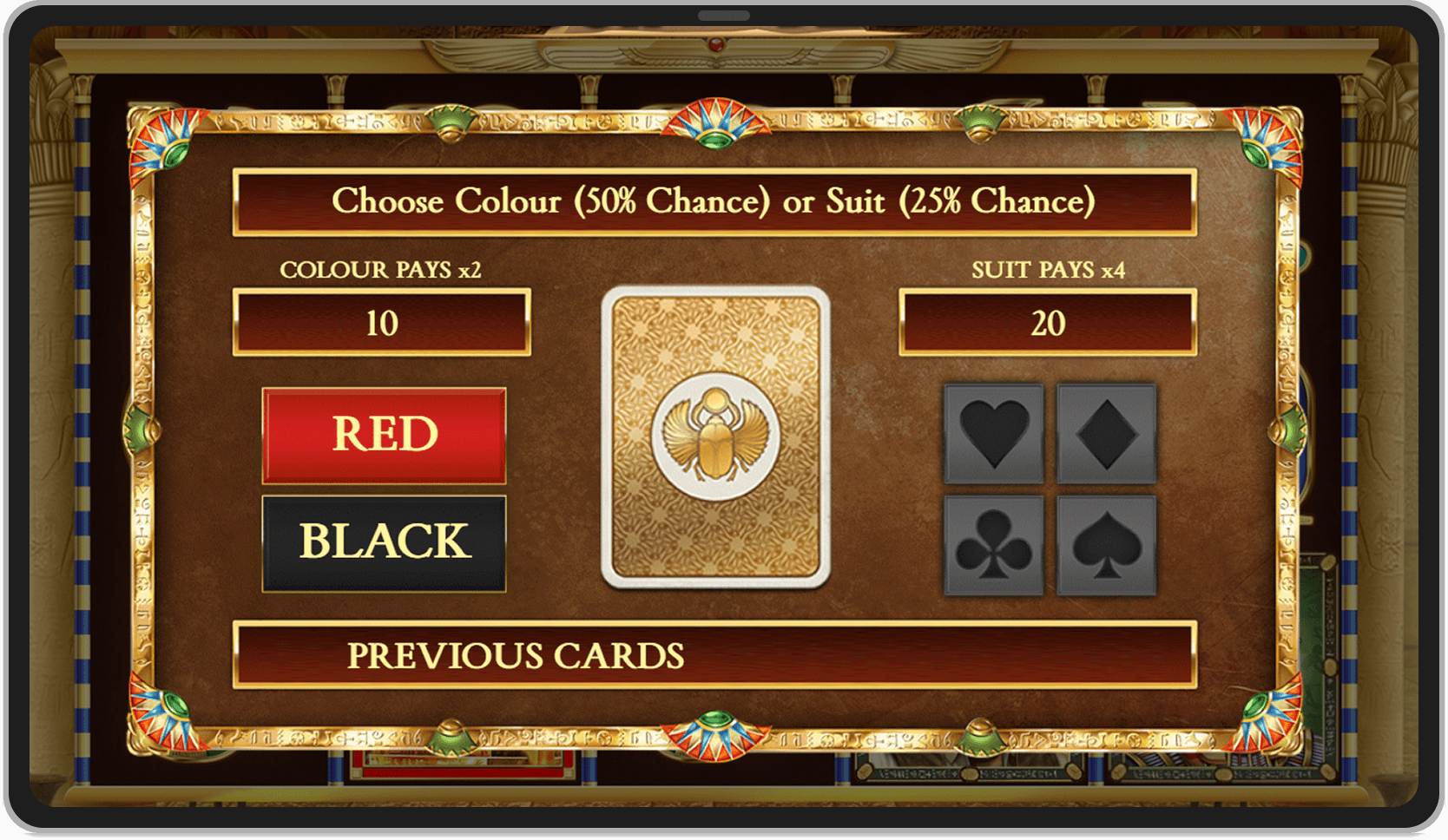
Task: Click the red fan ornament on the bottom border
Action: pyautogui.click(x=714, y=738)
